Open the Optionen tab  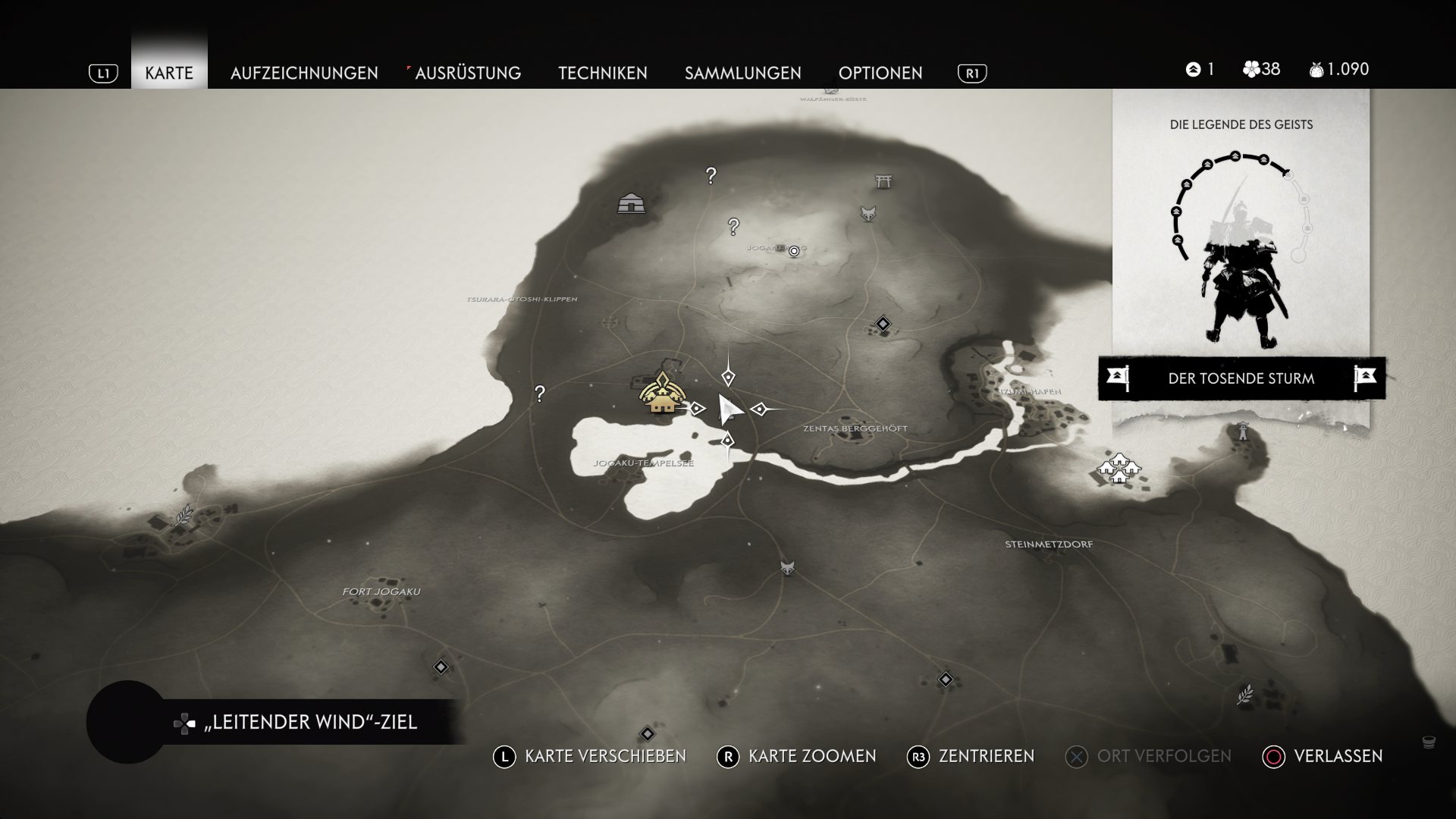880,73
